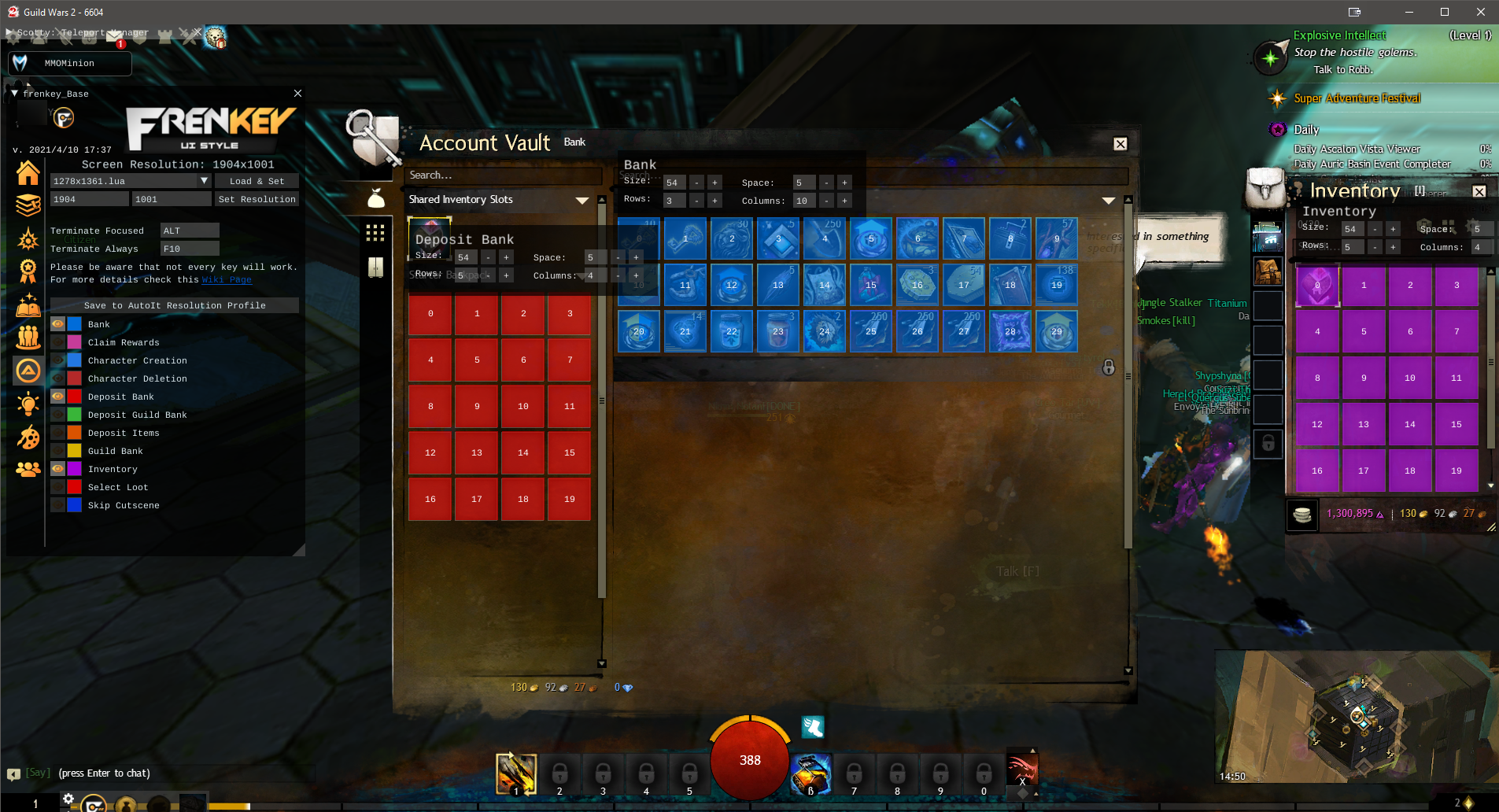The image size is (1499, 812).
Task: Open the resolution profile dropdown
Action: click(x=204, y=181)
